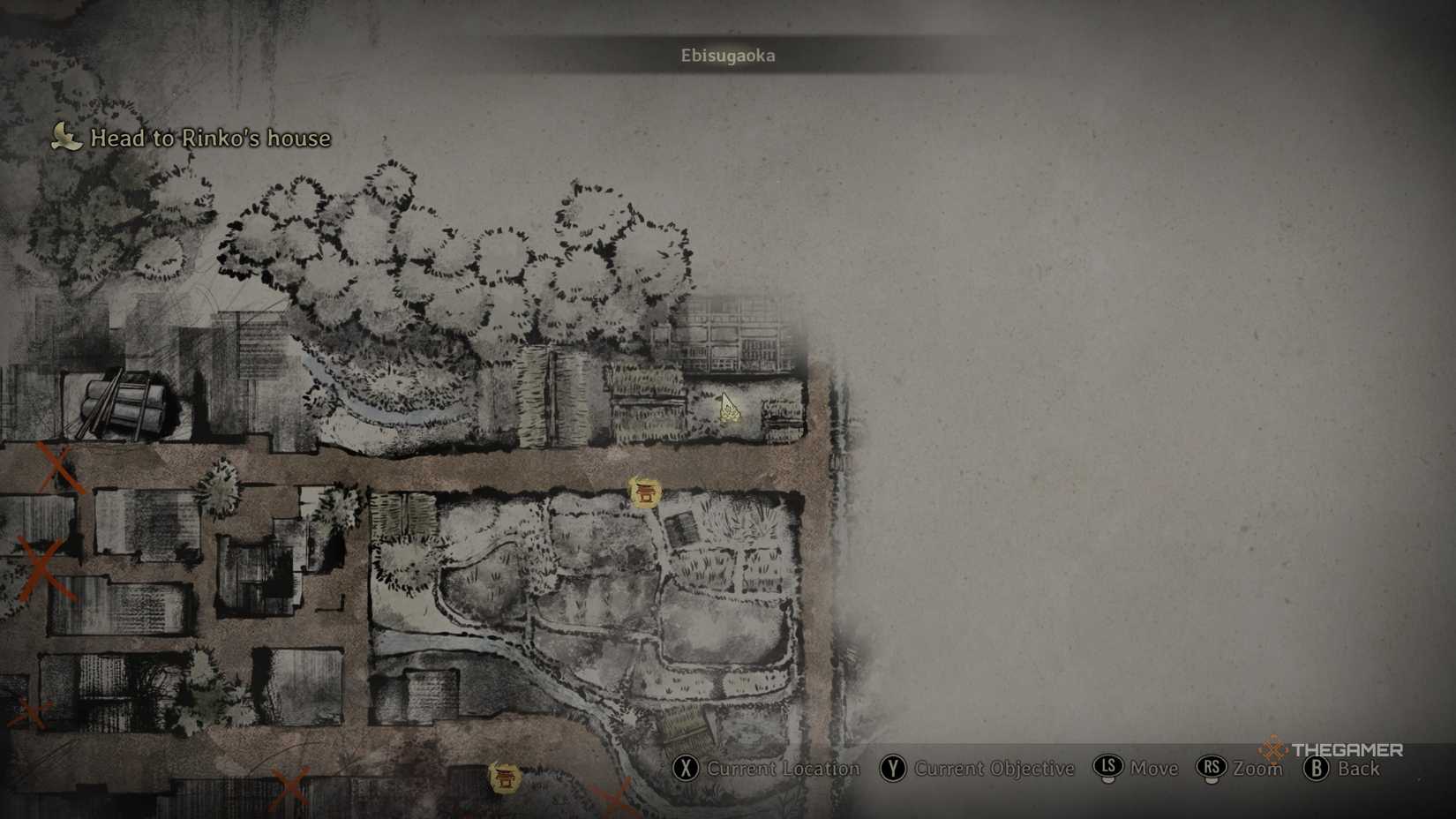Click the shrine marker beside the rice fields
Viewport: 1456px width, 819px height.
pyautogui.click(x=645, y=492)
